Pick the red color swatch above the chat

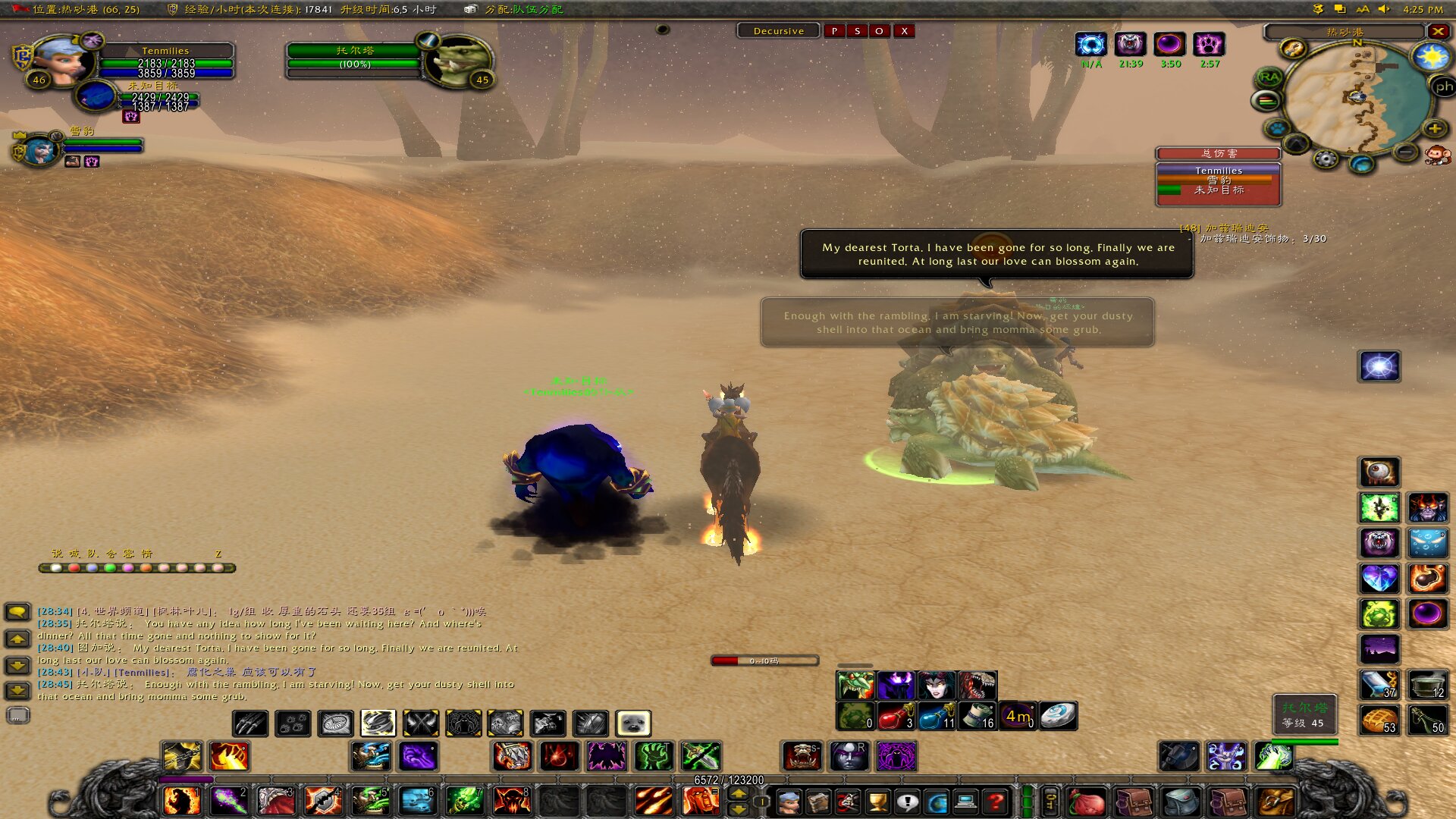click(x=74, y=567)
